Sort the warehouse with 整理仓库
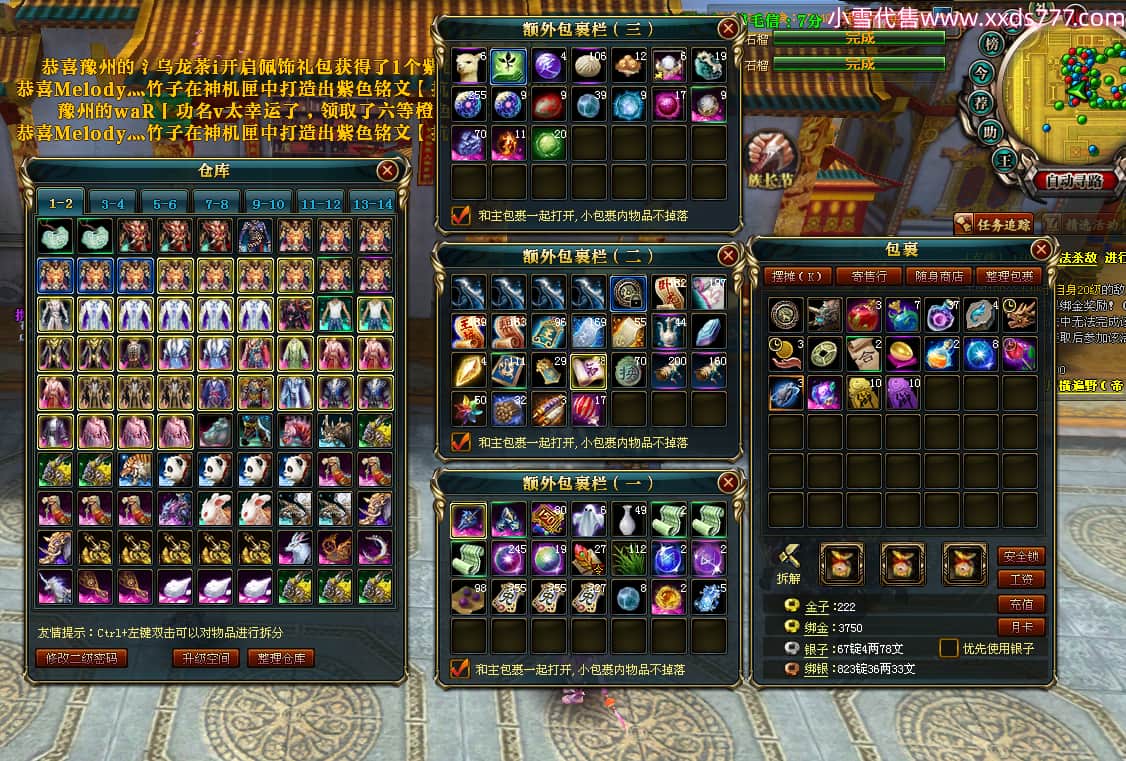This screenshot has width=1126, height=761. (x=281, y=658)
